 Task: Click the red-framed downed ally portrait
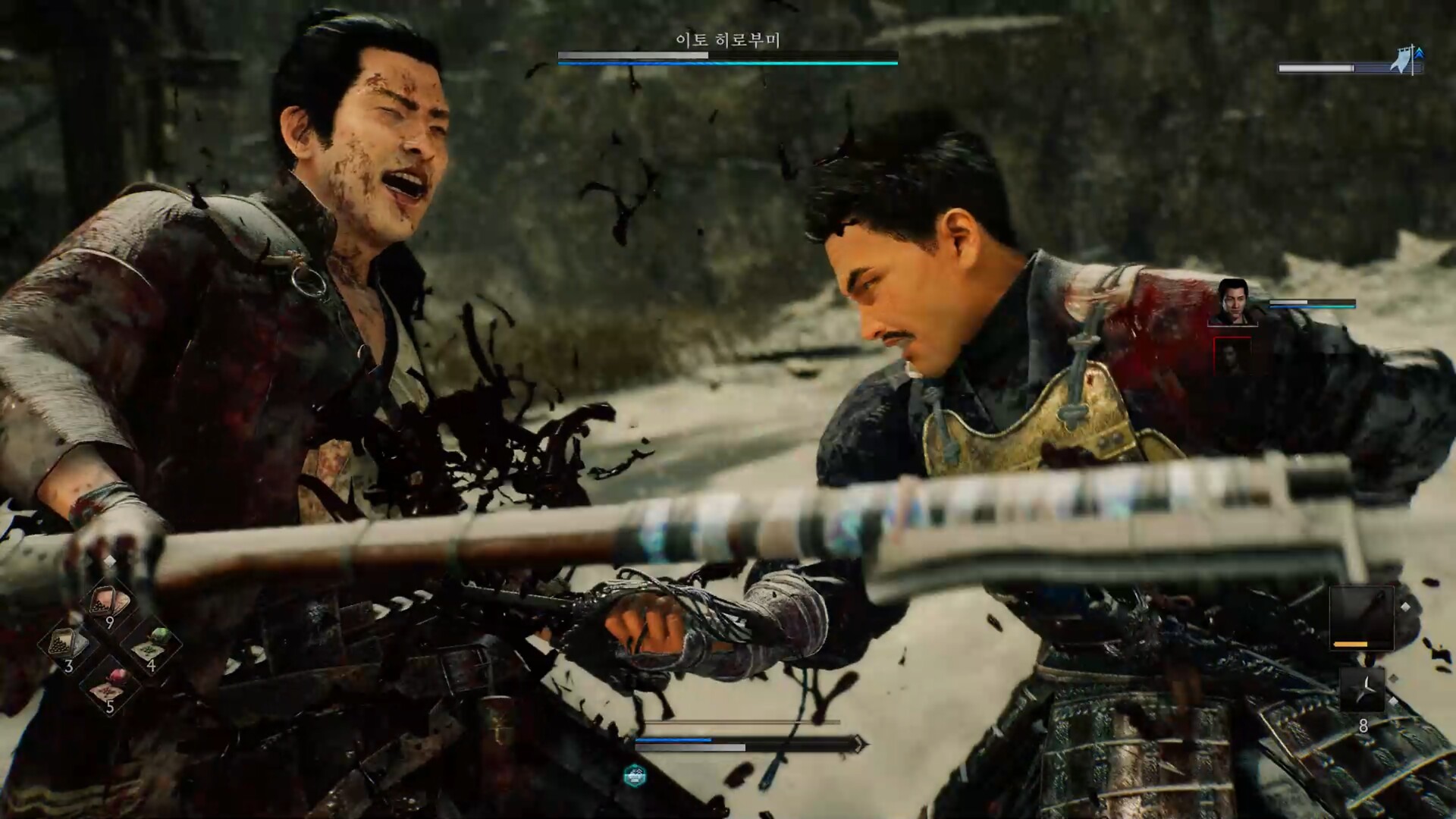click(x=1232, y=357)
